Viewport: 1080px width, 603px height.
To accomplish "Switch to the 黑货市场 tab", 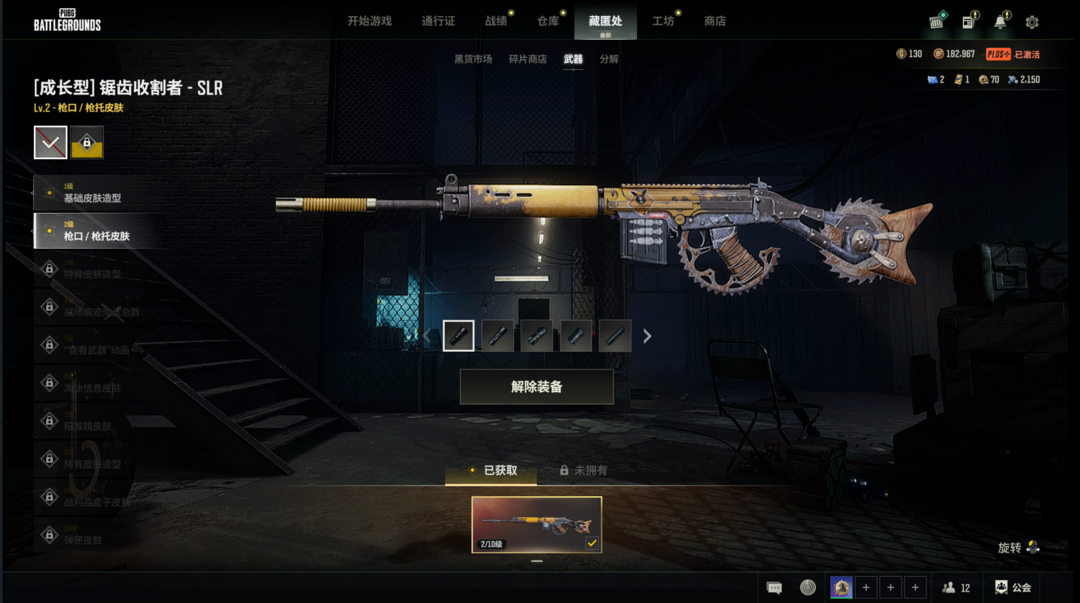I will pos(473,59).
